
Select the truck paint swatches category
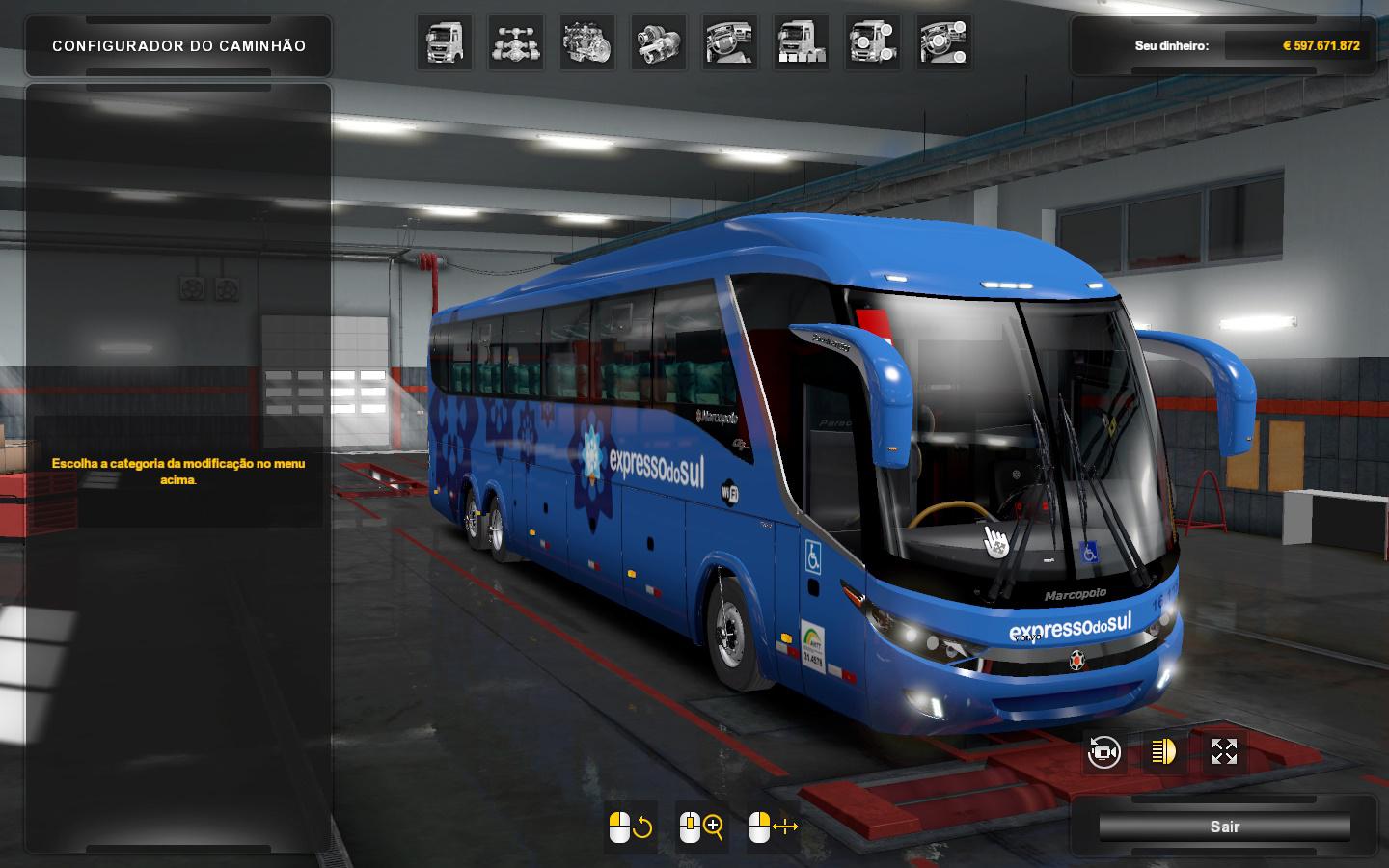pyautogui.click(x=802, y=42)
